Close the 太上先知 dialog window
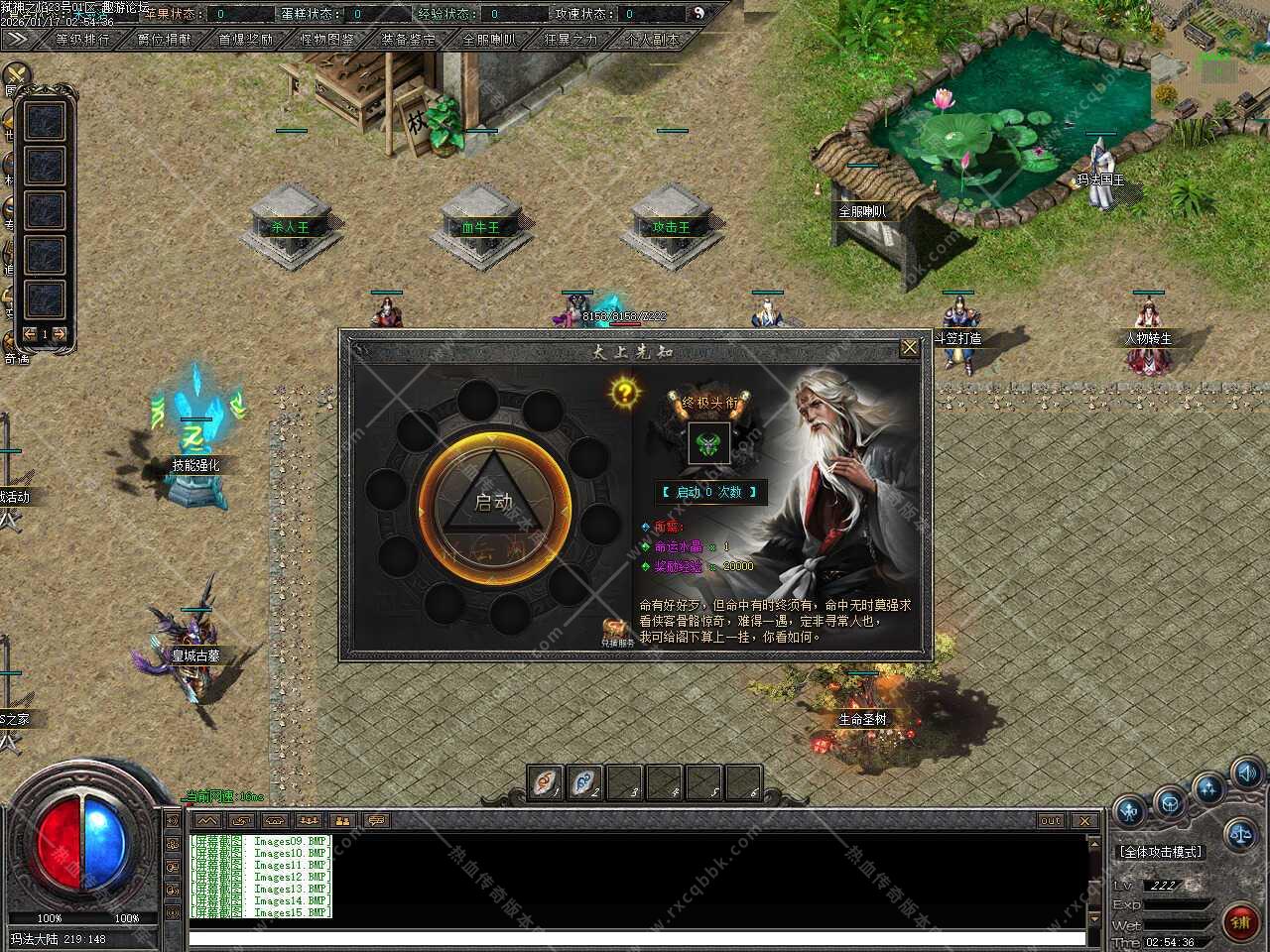The width and height of the screenshot is (1270, 952). pos(909,348)
